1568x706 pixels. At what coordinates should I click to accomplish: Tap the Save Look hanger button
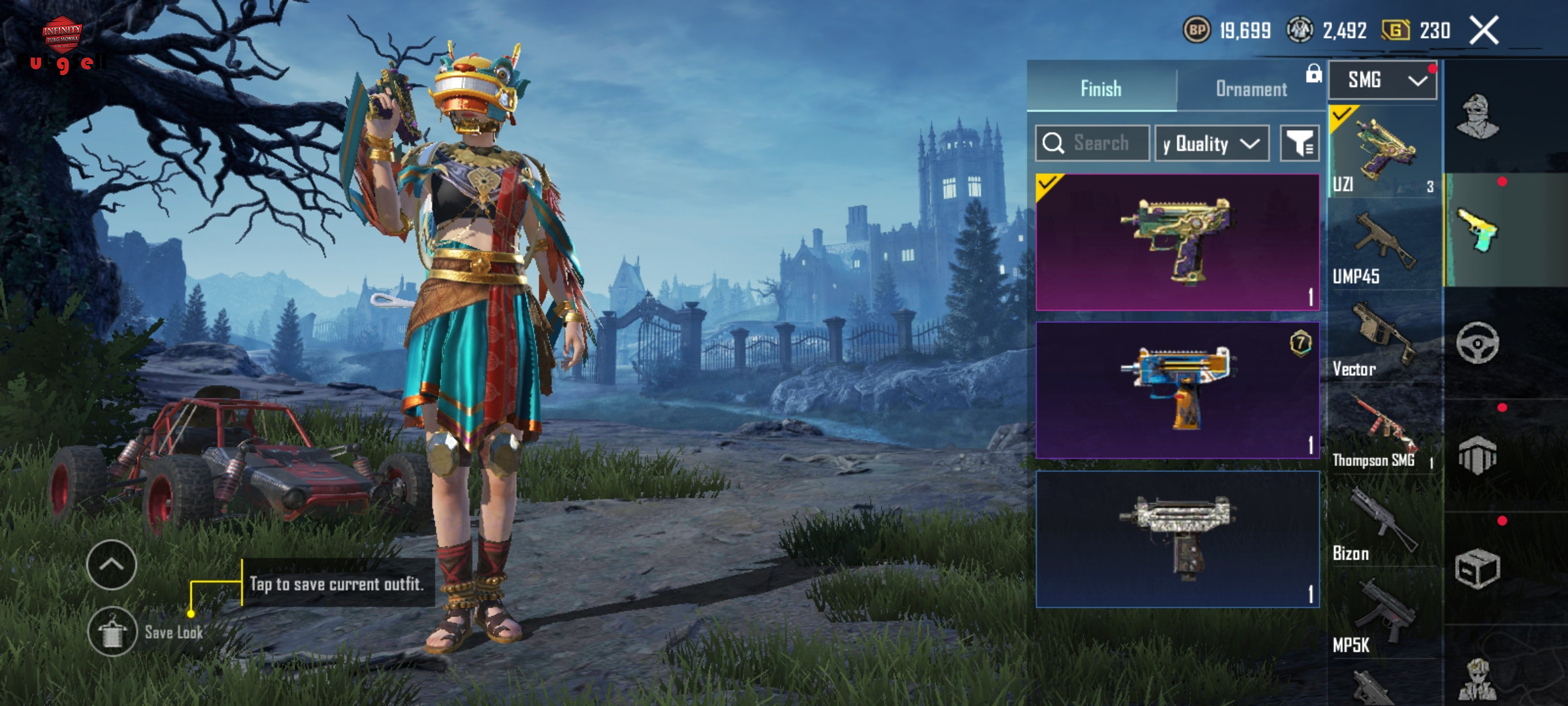point(112,632)
